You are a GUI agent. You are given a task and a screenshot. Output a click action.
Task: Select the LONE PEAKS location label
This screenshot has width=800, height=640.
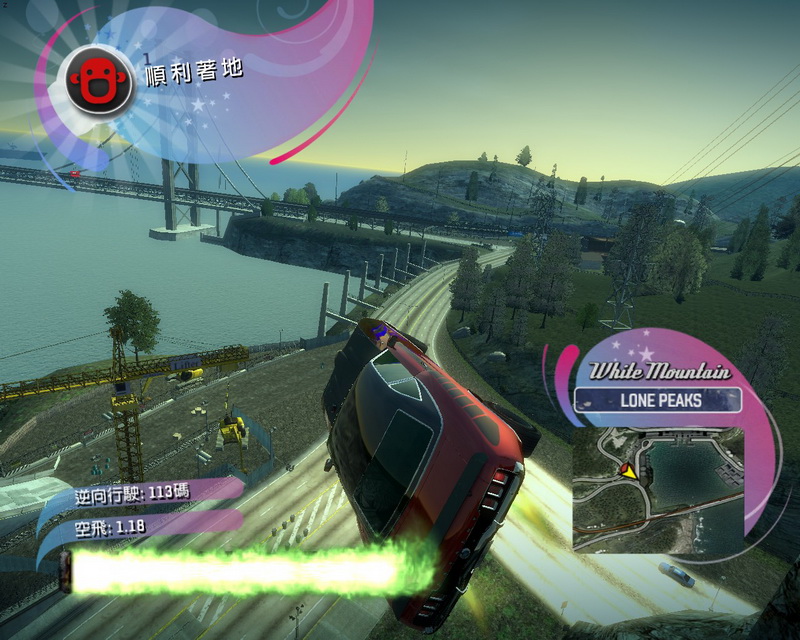pos(658,401)
